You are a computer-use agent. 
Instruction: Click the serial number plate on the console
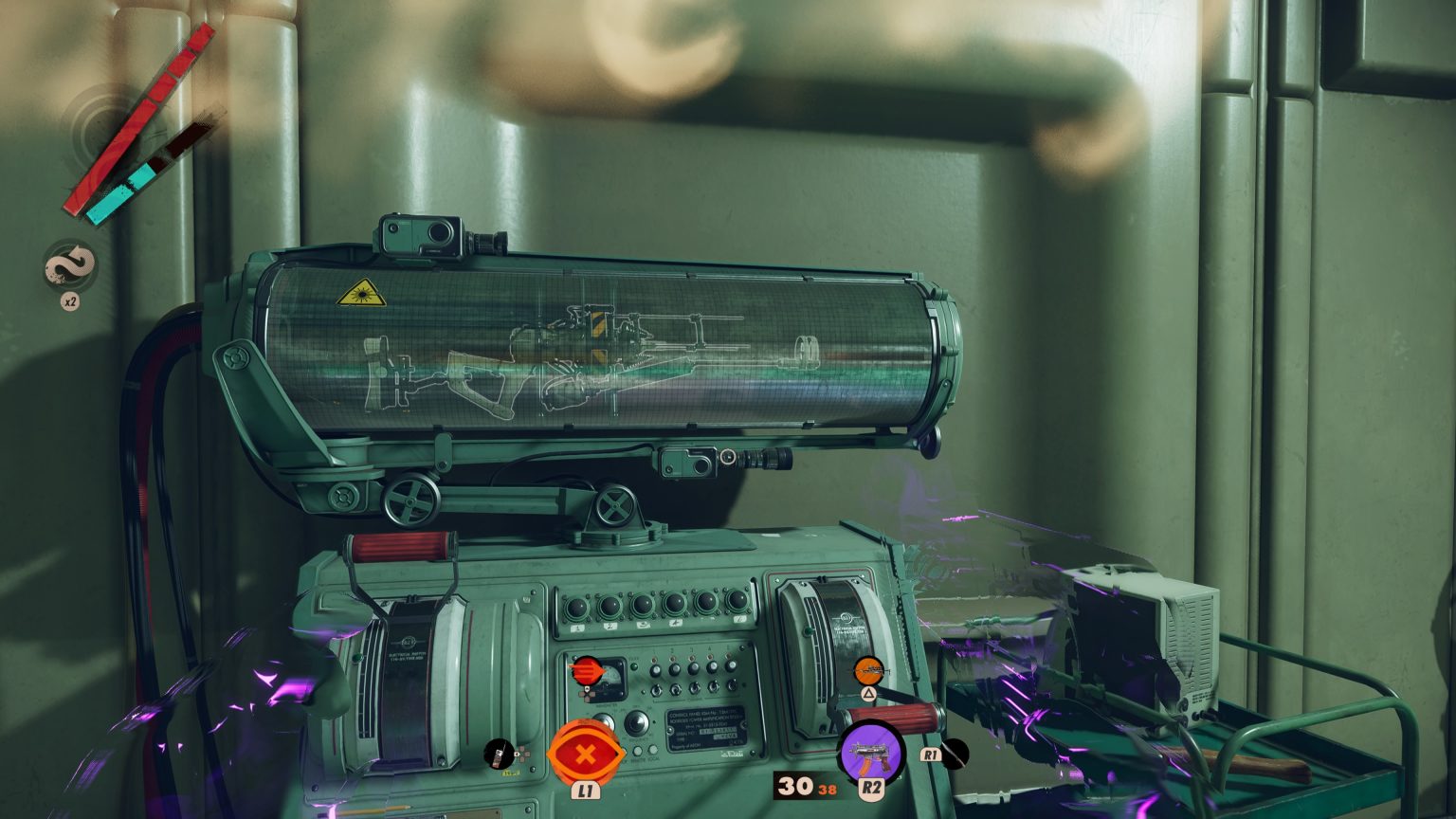coord(707,731)
